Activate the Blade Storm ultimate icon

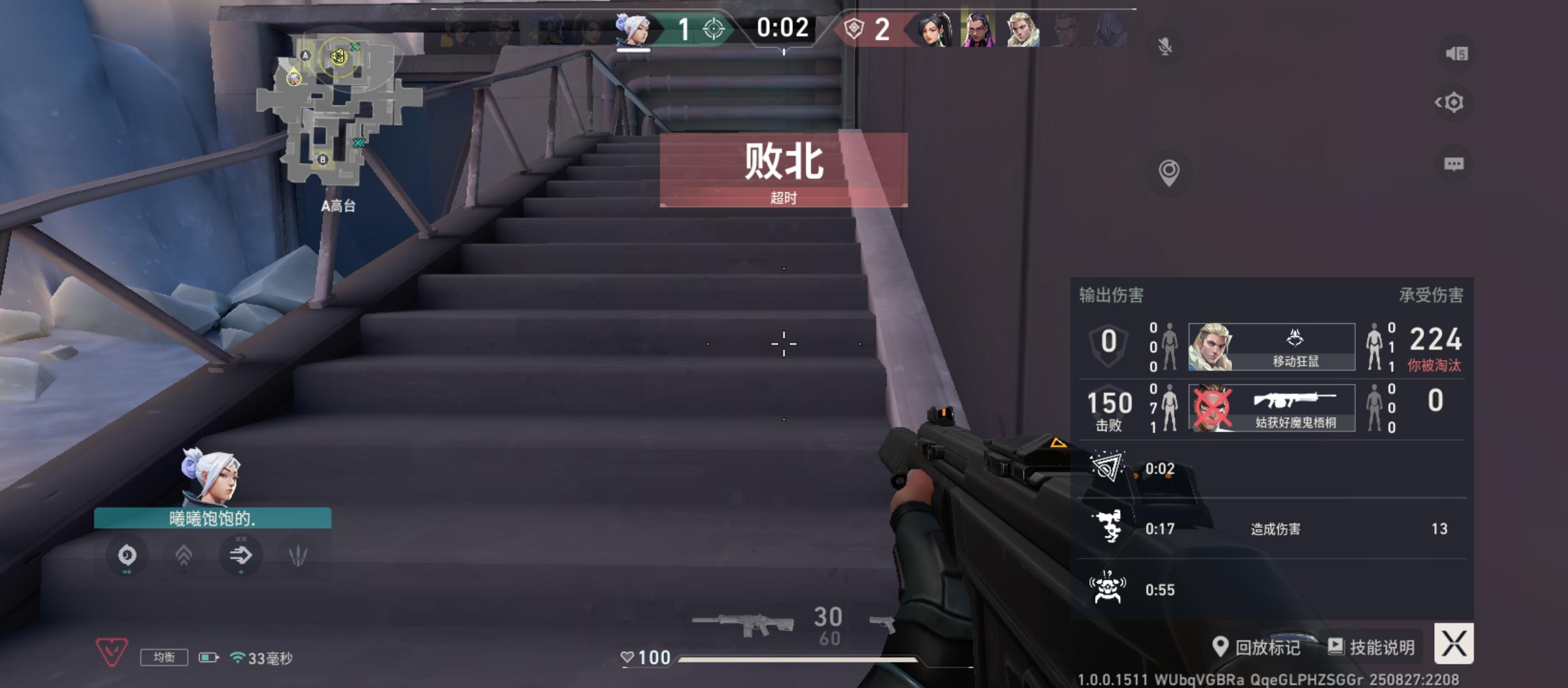pos(298,555)
